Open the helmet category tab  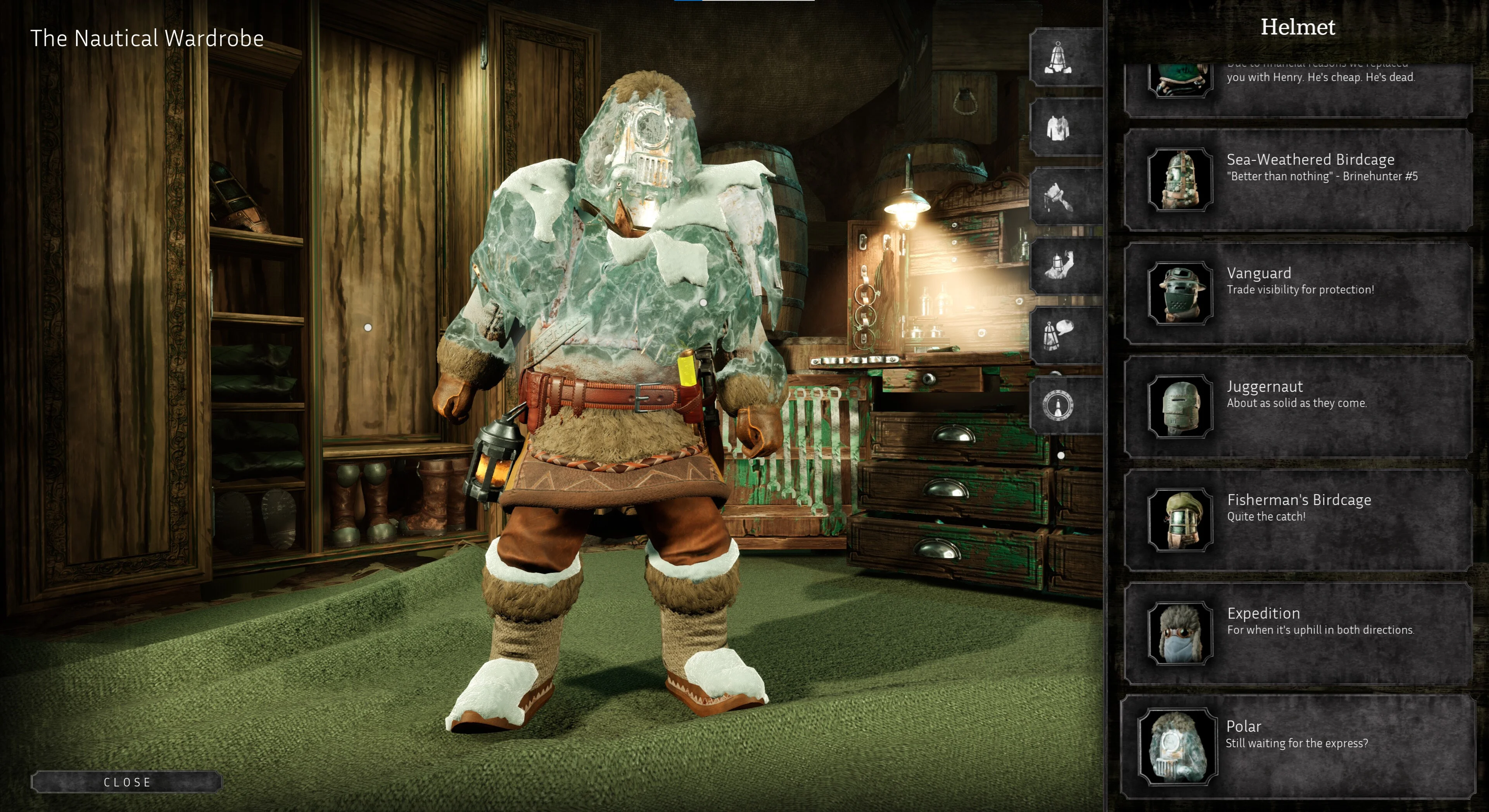[1058, 58]
